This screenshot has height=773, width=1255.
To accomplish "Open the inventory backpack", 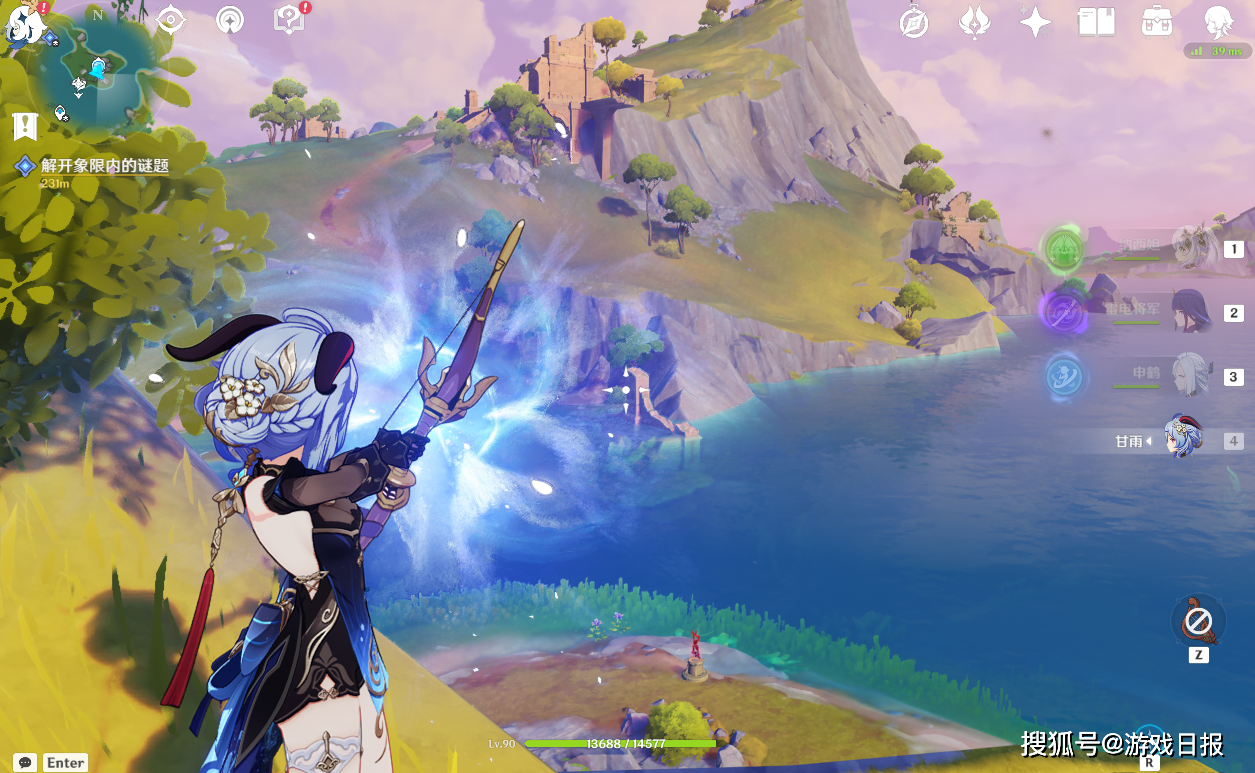I will (x=1158, y=22).
